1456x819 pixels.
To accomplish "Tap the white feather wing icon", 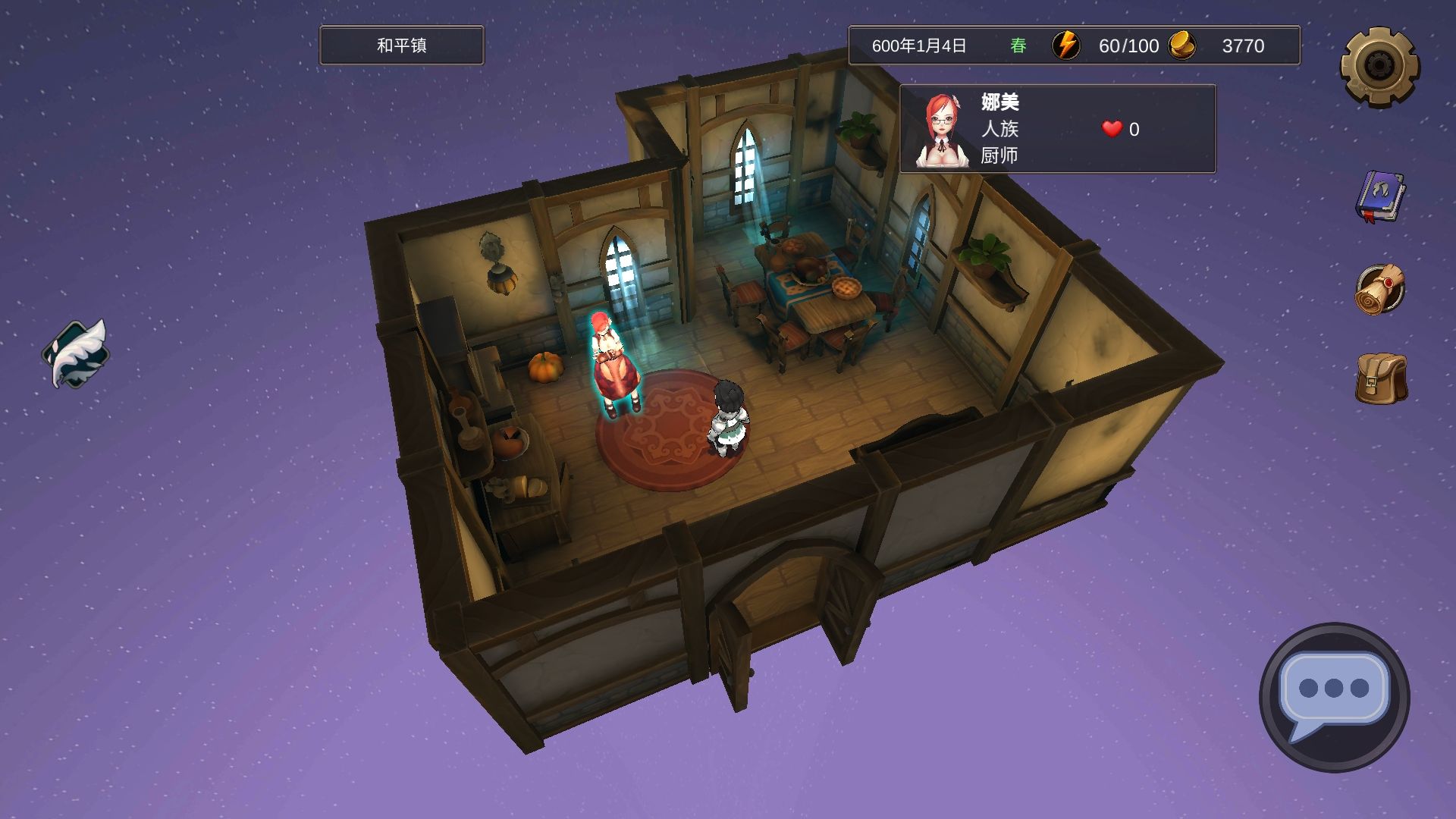I will 76,353.
